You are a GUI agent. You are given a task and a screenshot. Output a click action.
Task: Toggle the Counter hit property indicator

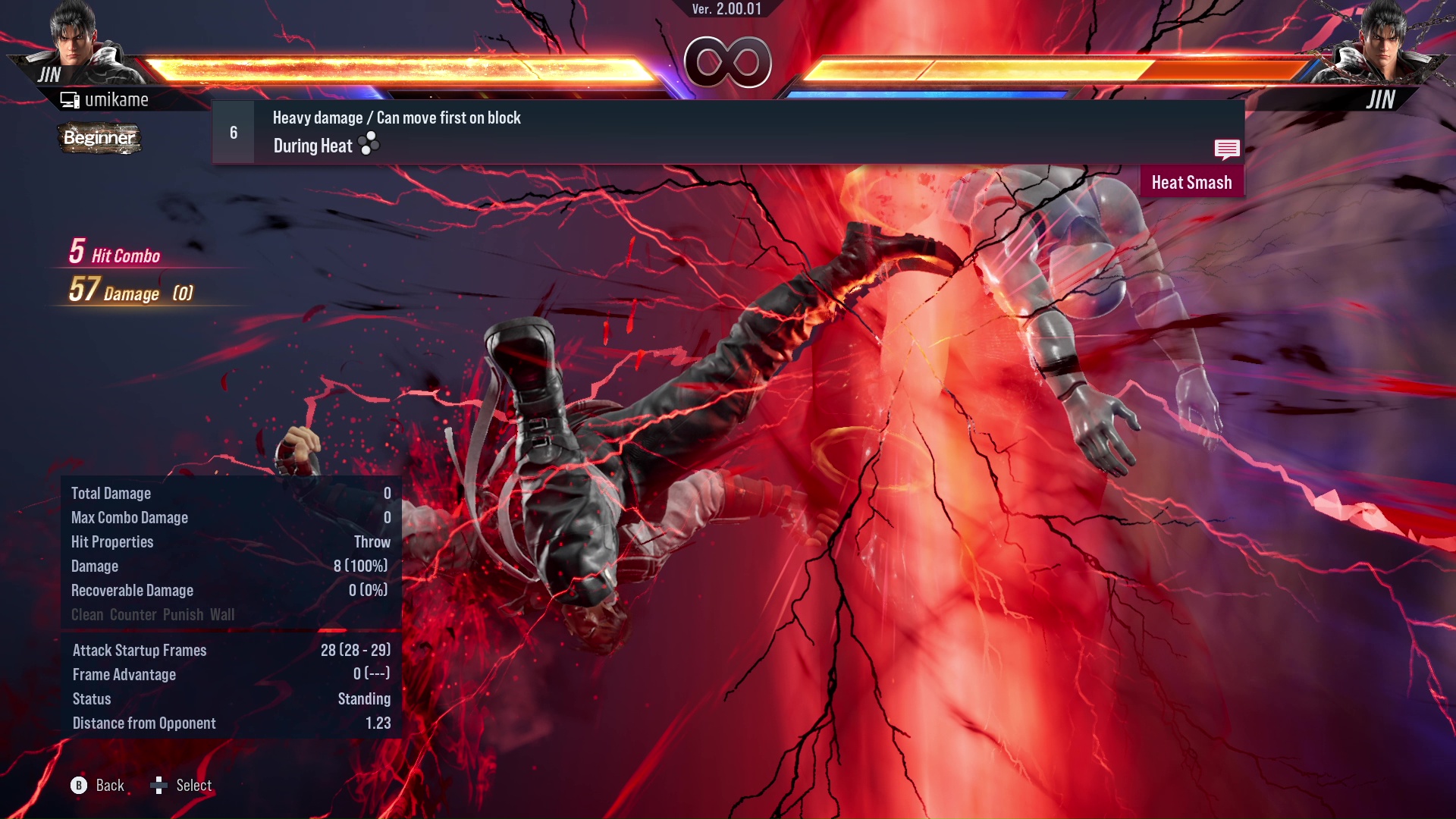click(x=133, y=614)
